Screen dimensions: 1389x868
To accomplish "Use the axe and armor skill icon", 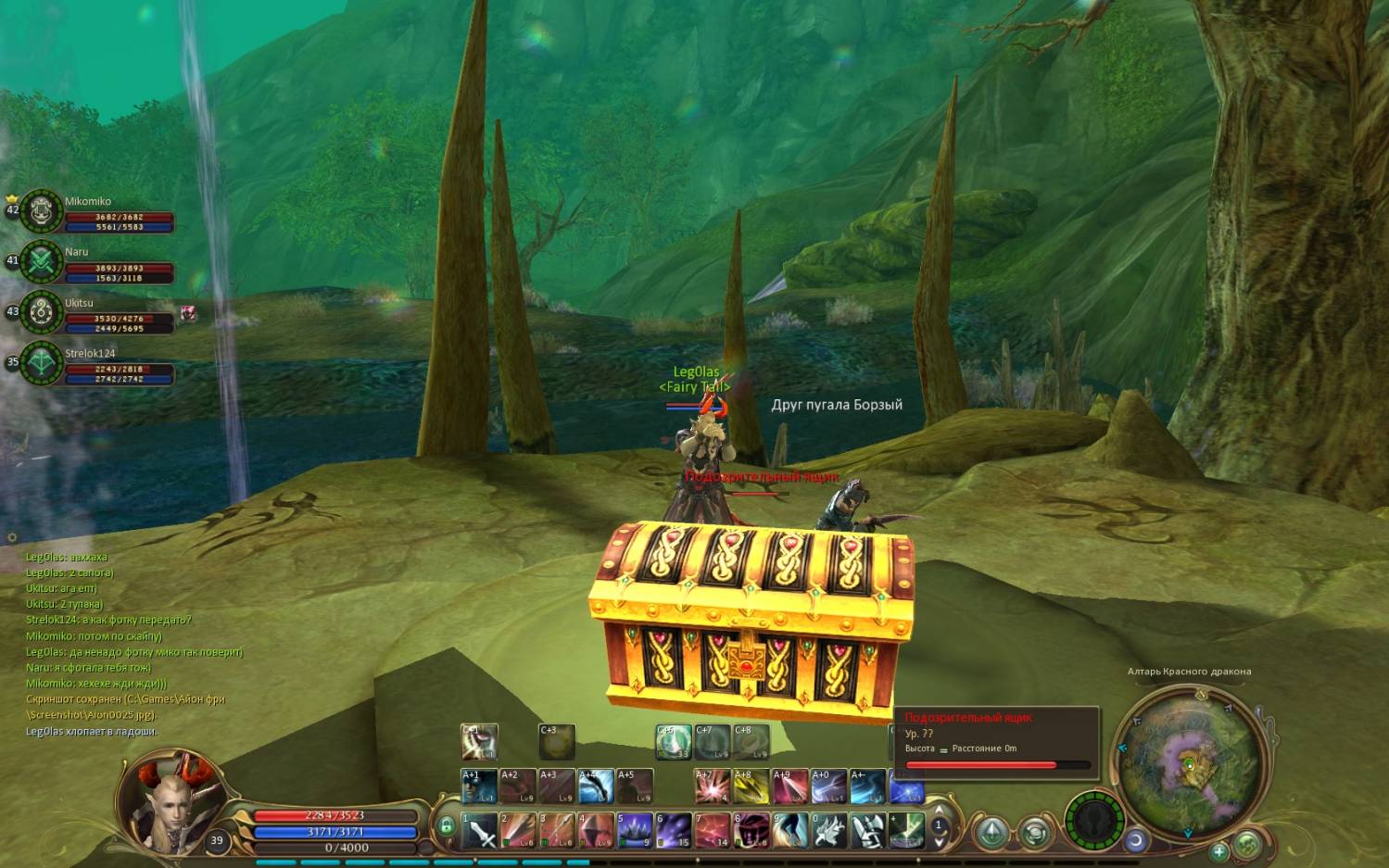I will (x=867, y=830).
